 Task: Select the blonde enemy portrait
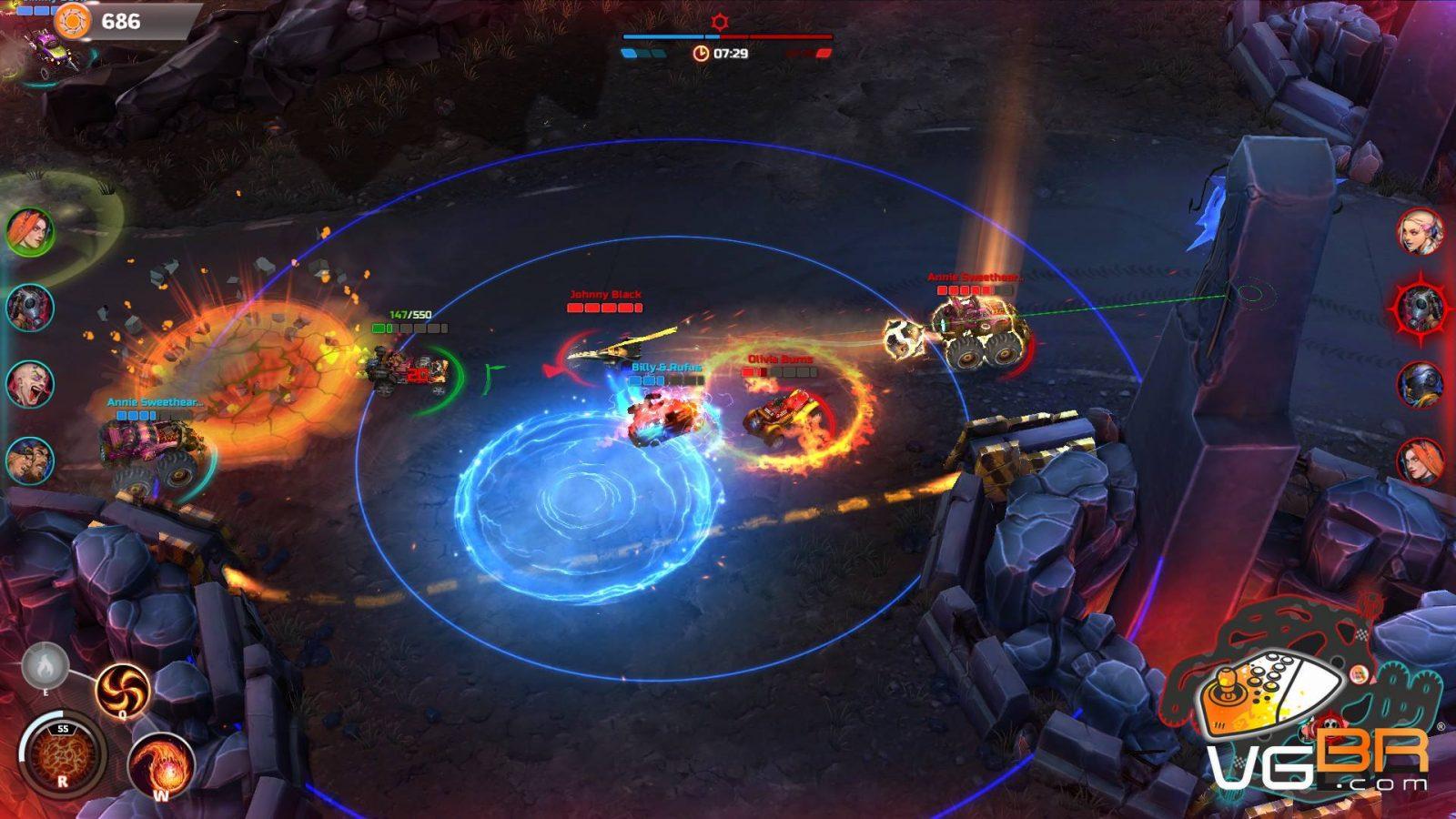point(1421,231)
